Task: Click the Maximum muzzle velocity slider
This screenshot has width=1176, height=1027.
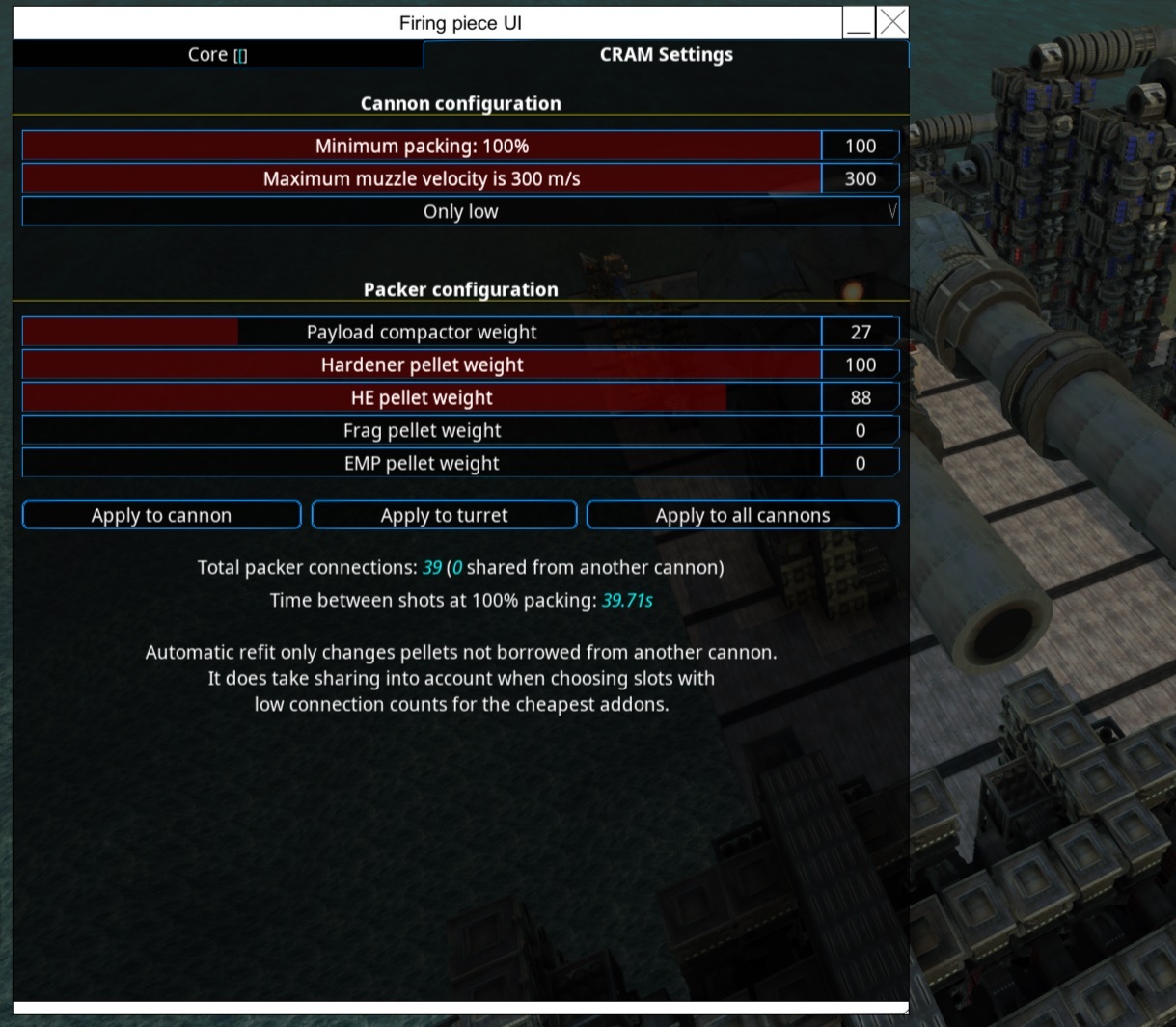Action: (422, 179)
